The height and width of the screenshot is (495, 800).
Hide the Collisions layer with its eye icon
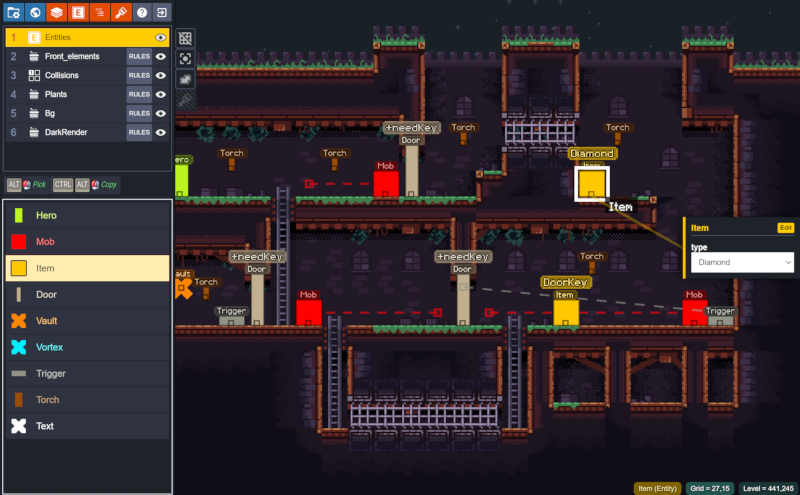coord(160,75)
